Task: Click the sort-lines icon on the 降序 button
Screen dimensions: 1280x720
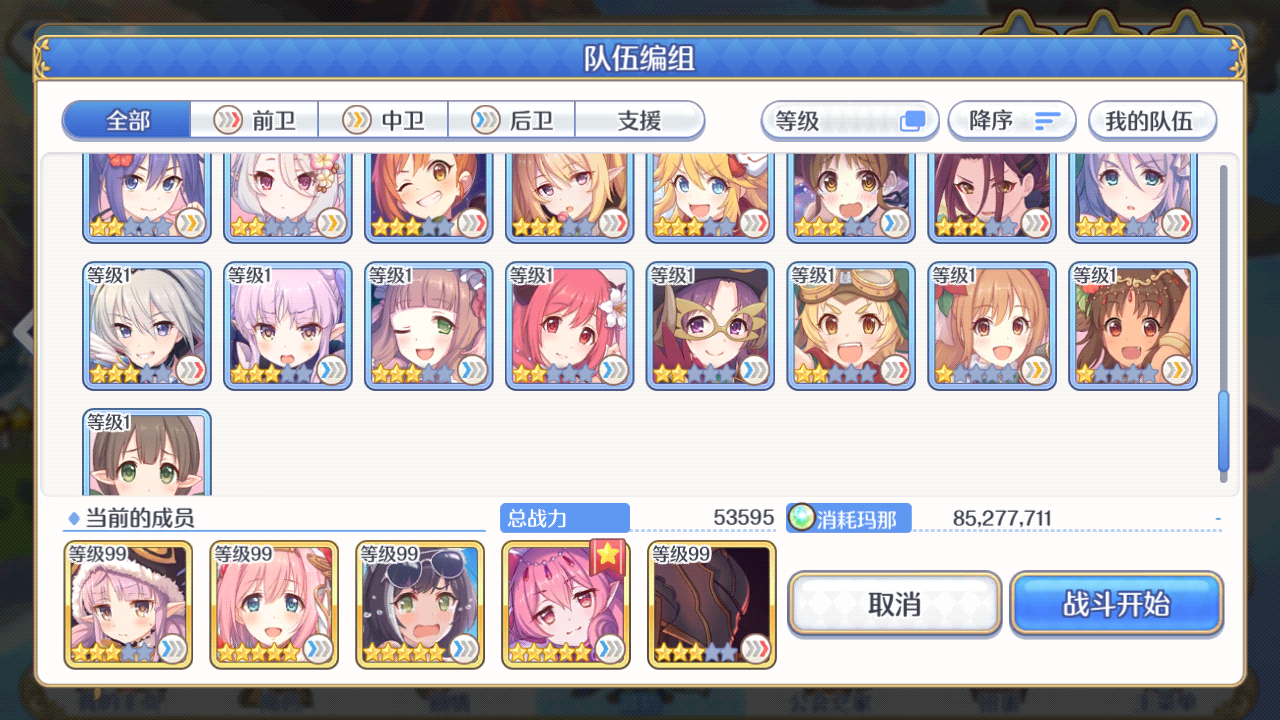Action: click(x=1046, y=119)
